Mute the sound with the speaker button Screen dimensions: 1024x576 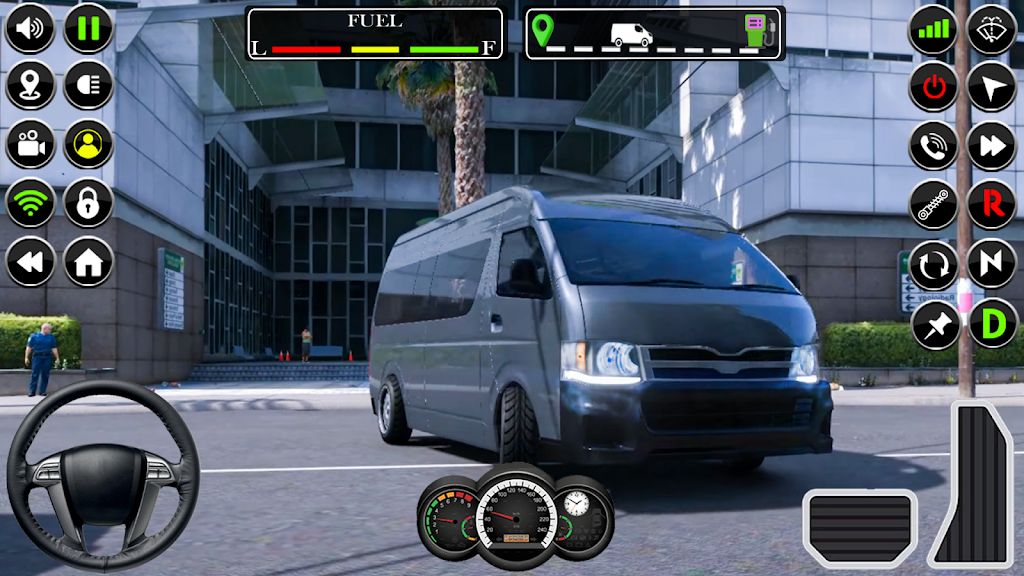(30, 28)
